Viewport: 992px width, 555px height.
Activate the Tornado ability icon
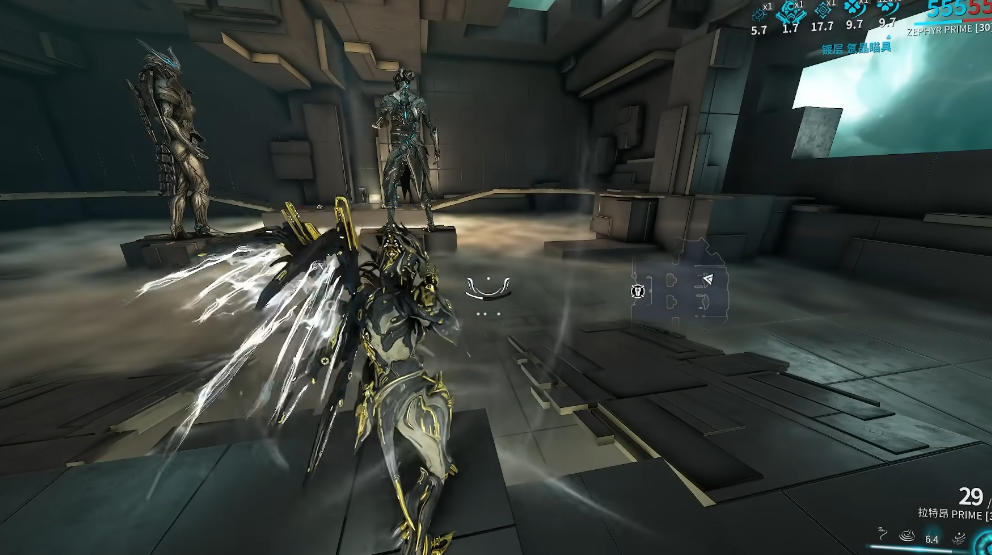click(x=958, y=538)
